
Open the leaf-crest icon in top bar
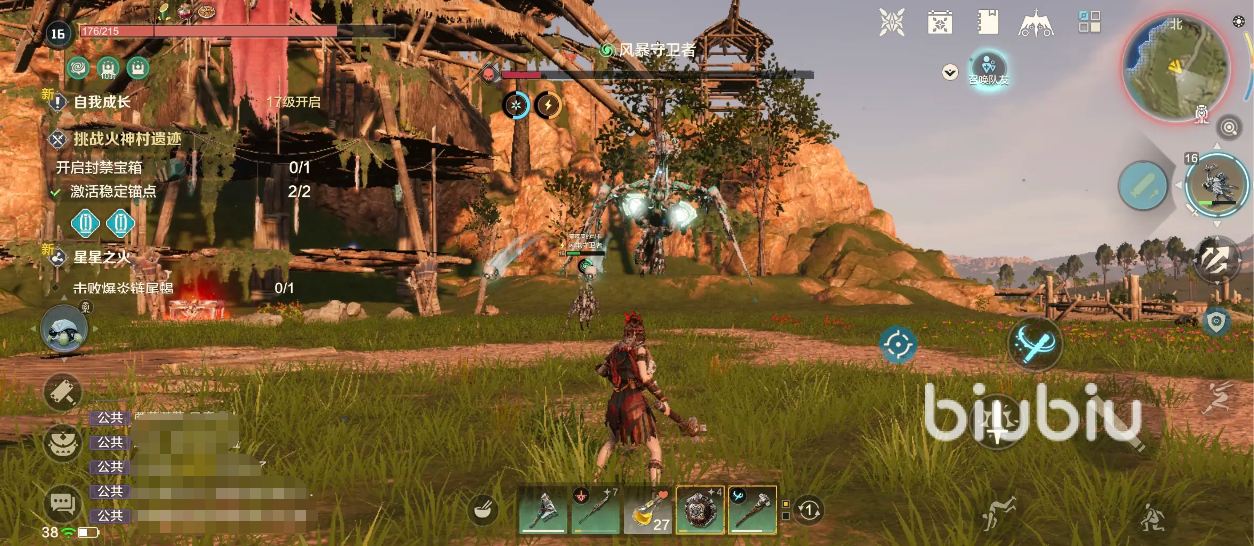[x=891, y=22]
